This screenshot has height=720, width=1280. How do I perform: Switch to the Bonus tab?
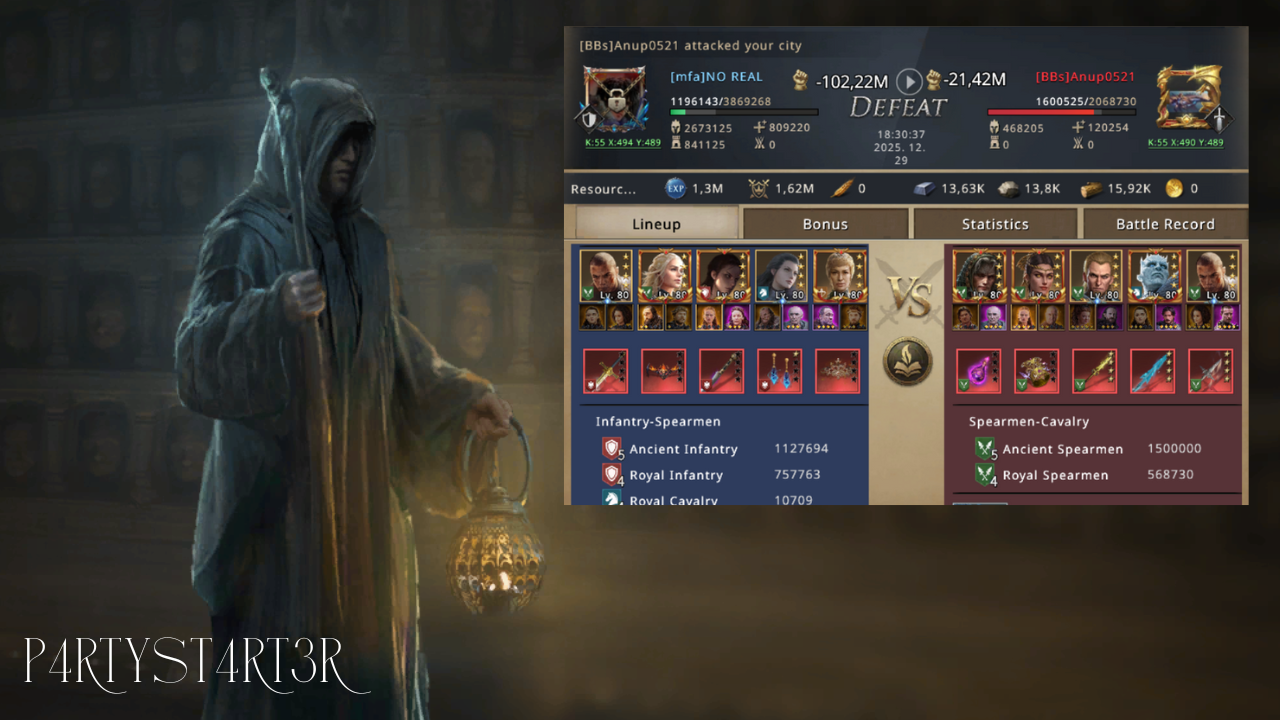pos(825,224)
